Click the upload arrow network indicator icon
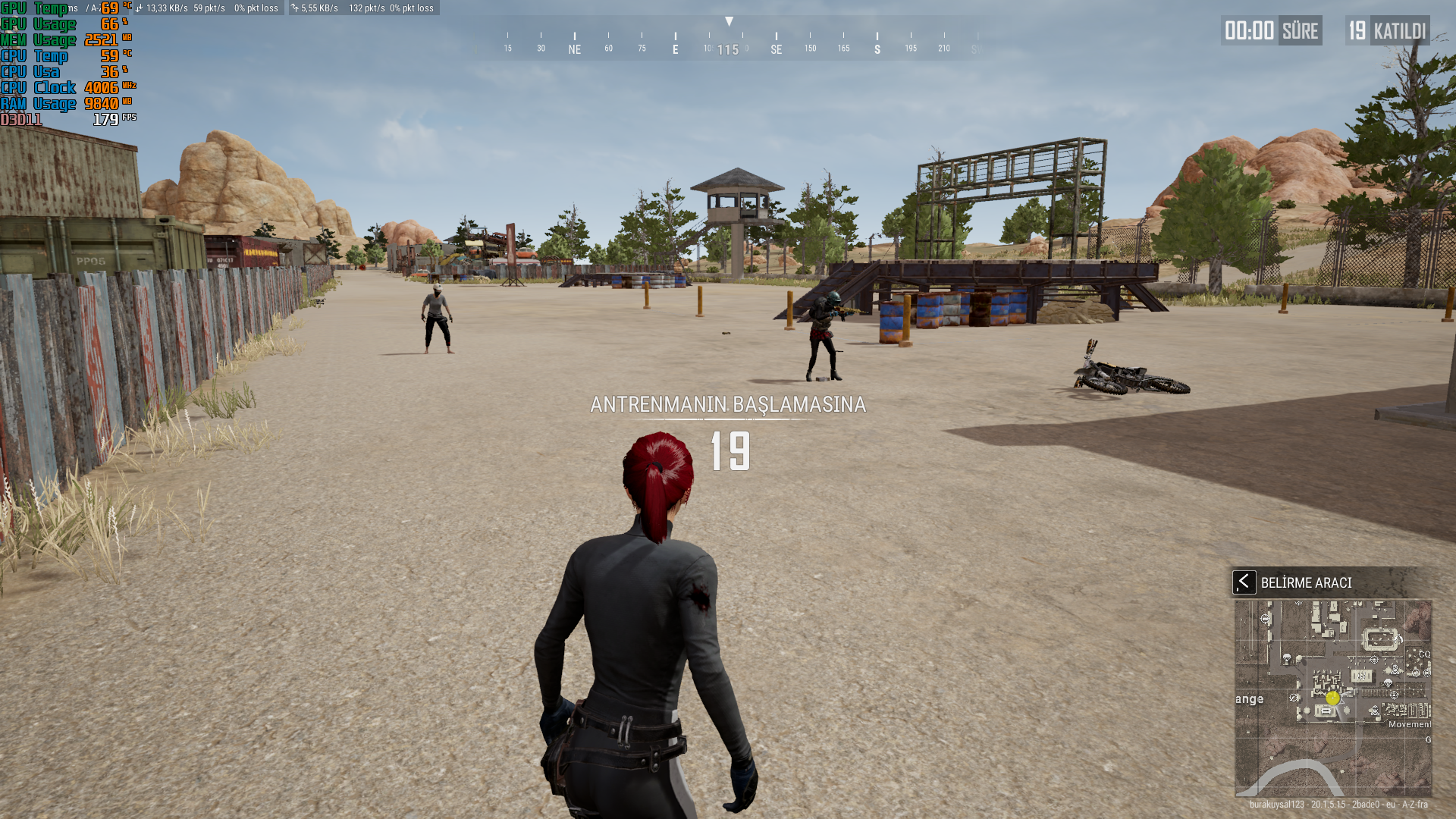The image size is (1456, 819). [x=294, y=9]
